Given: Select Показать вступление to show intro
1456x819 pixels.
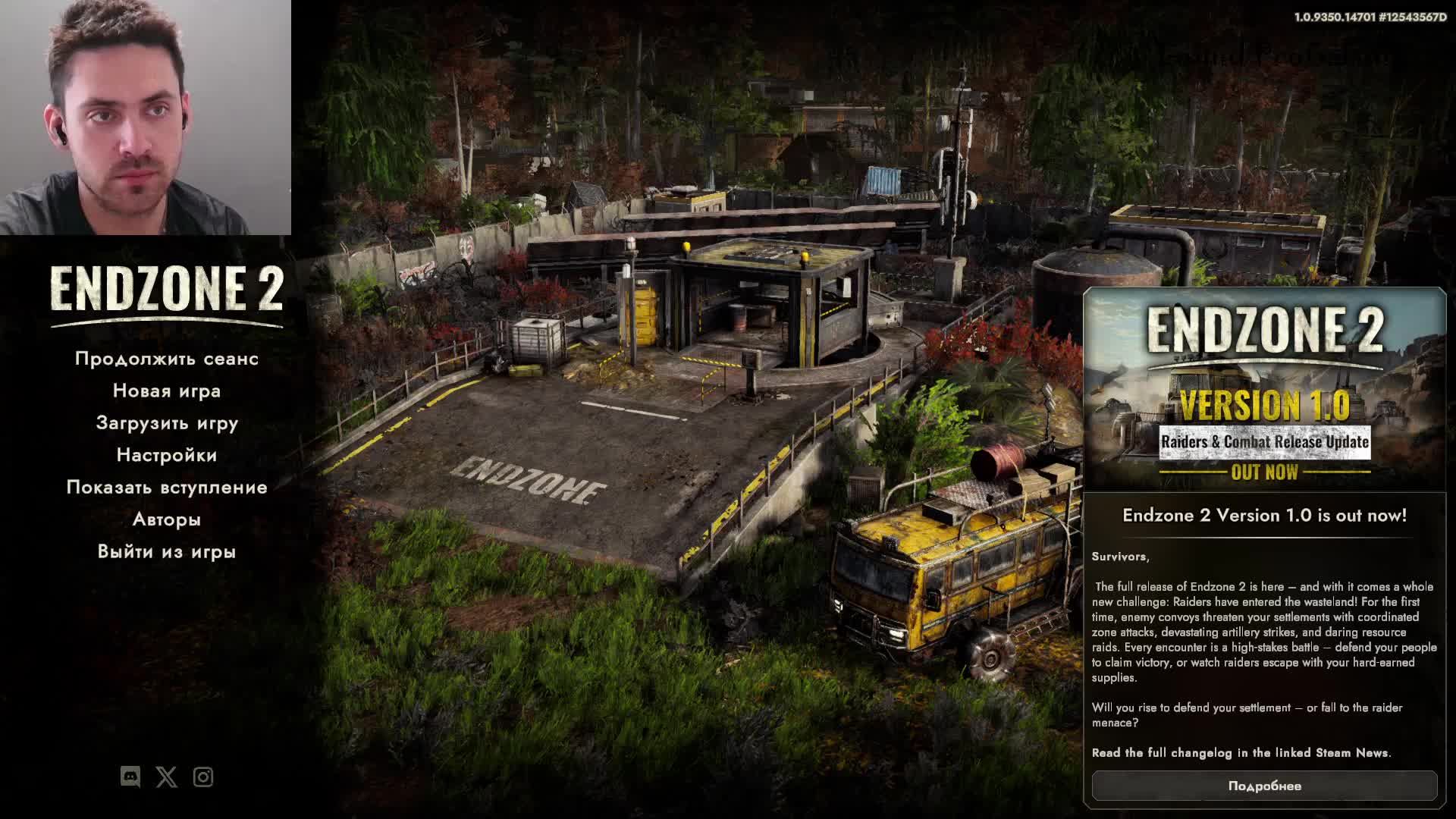Looking at the screenshot, I should pyautogui.click(x=167, y=487).
